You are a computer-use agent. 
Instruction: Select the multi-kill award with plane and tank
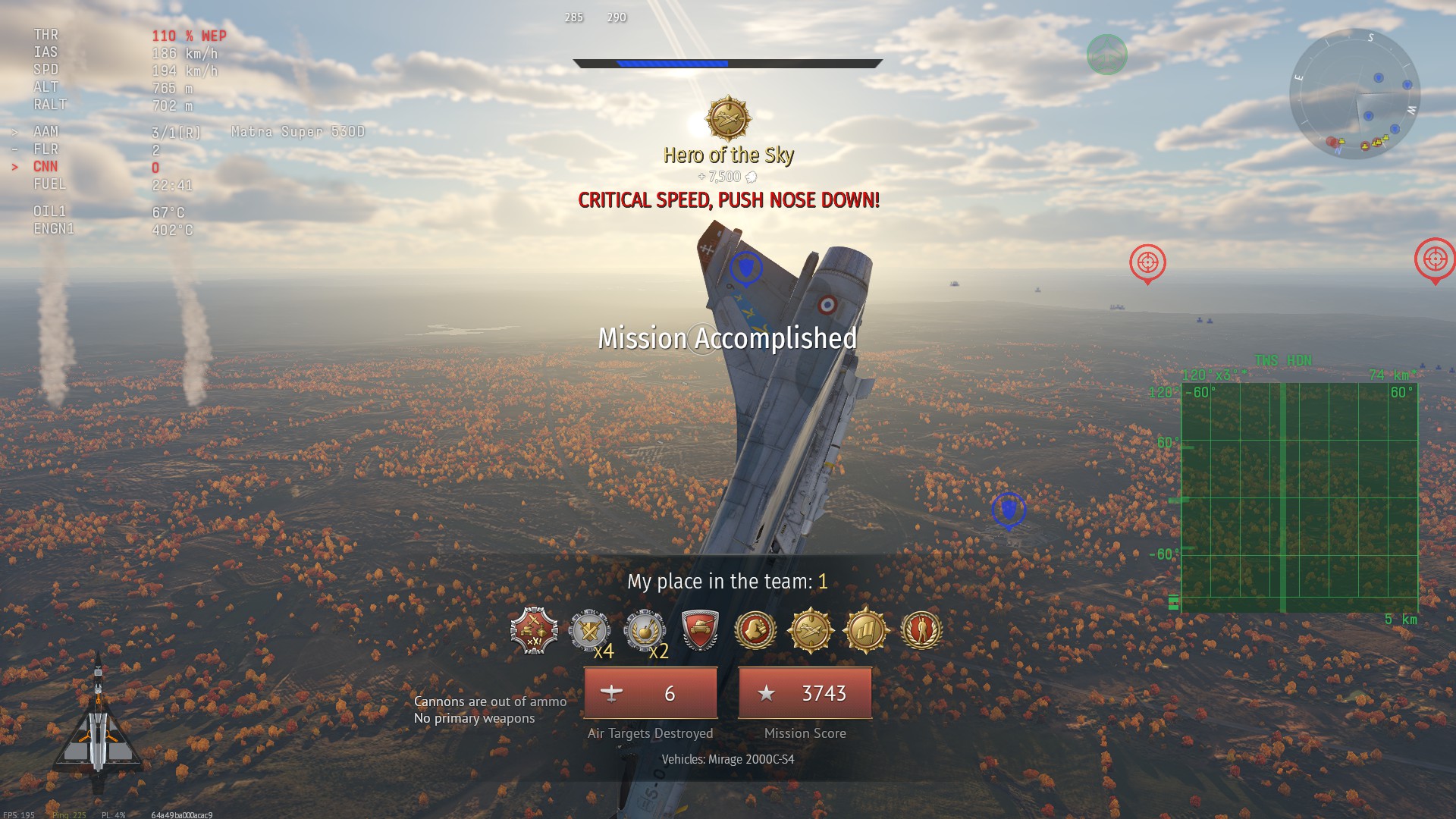[x=534, y=630]
